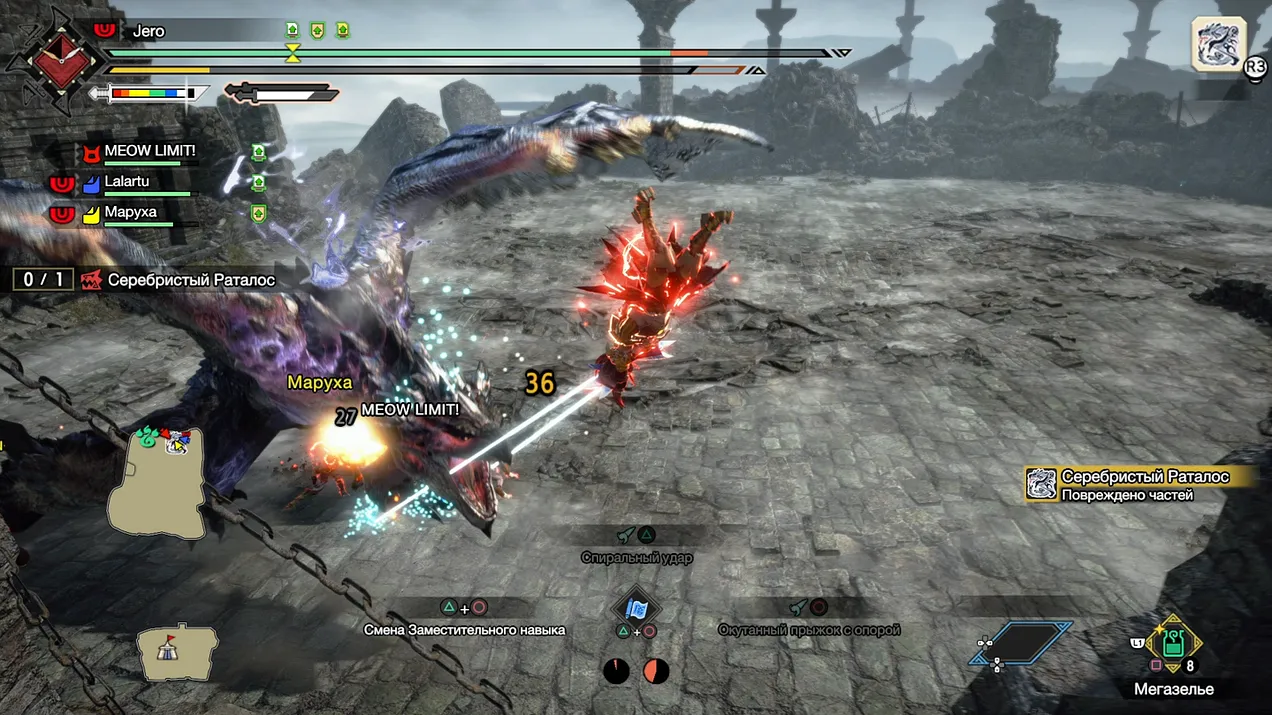1272x715 pixels.
Task: Select the Wirebug gauge diamond
Action: [x=1020, y=643]
